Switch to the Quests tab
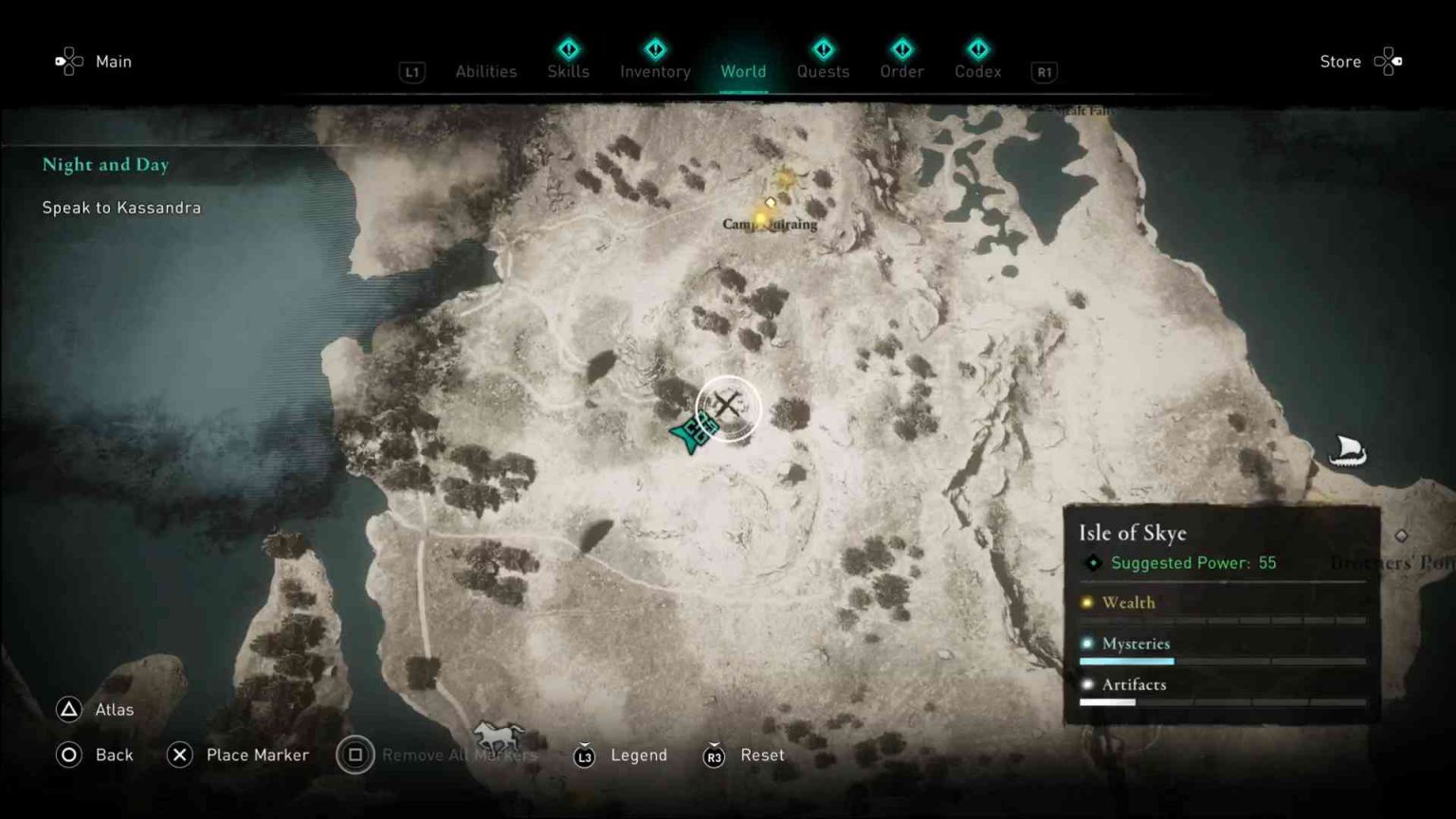 click(823, 71)
